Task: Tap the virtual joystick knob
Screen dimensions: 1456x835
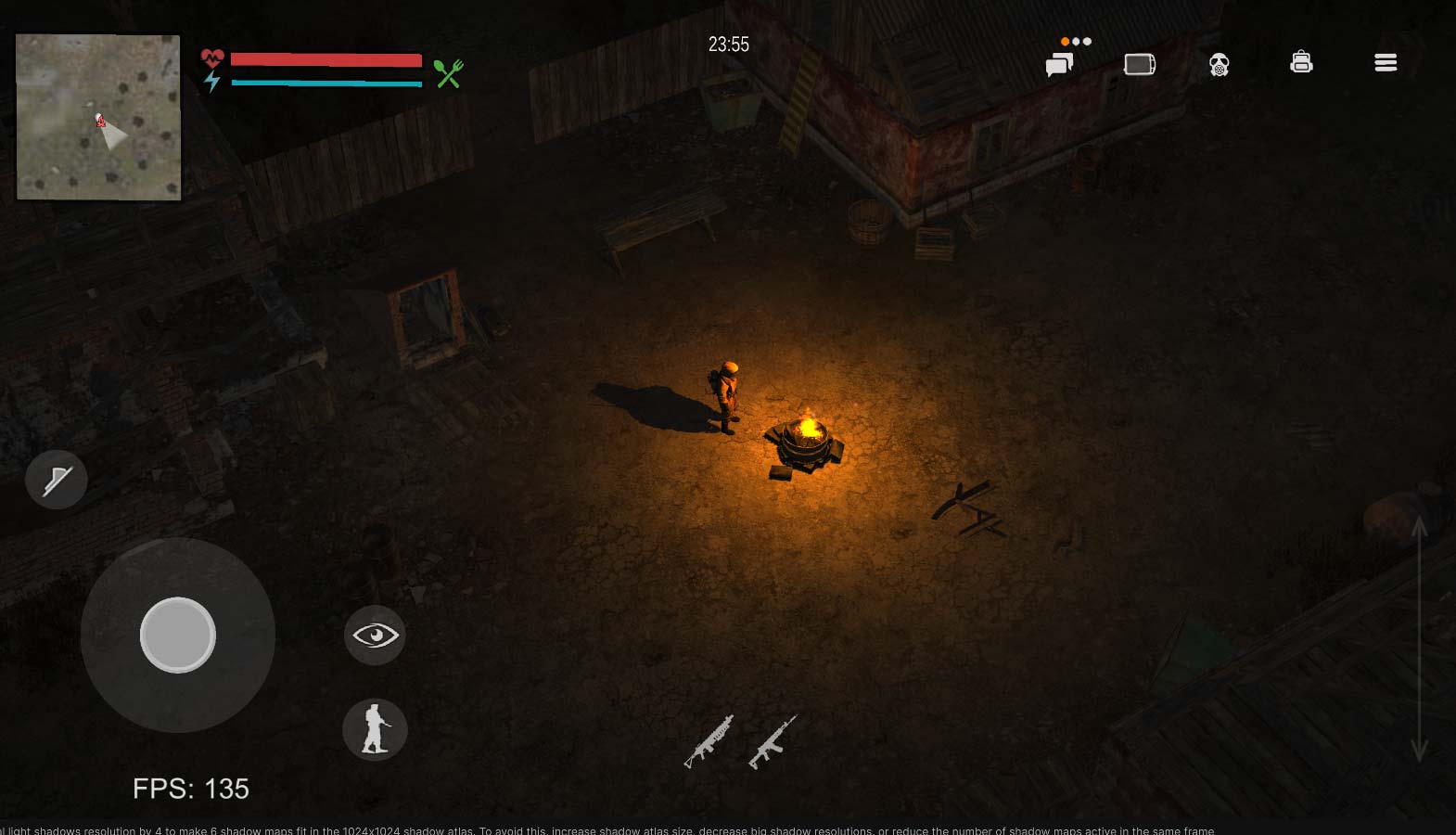Action: coord(178,635)
